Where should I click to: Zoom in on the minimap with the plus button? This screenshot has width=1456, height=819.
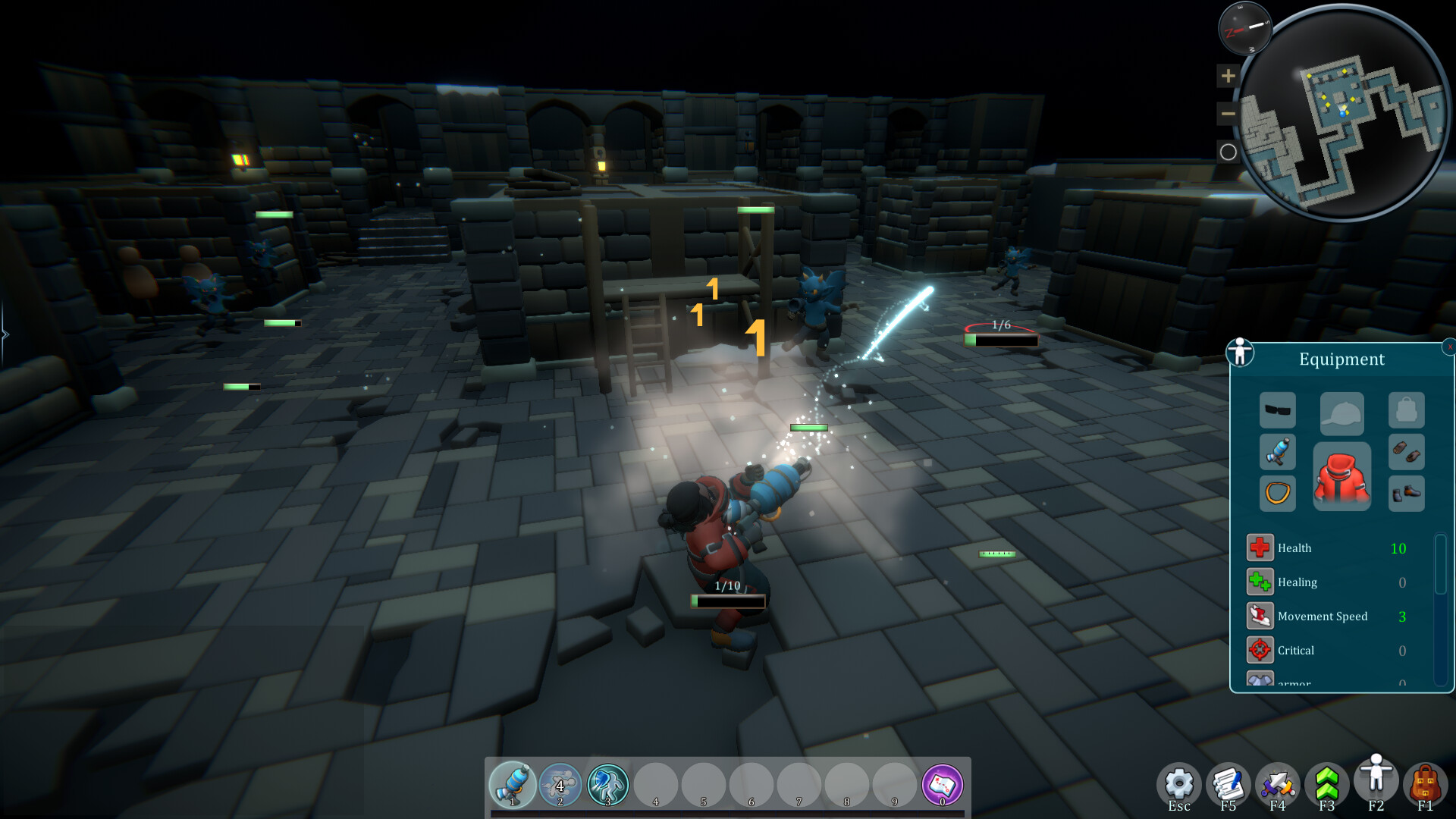click(1228, 76)
